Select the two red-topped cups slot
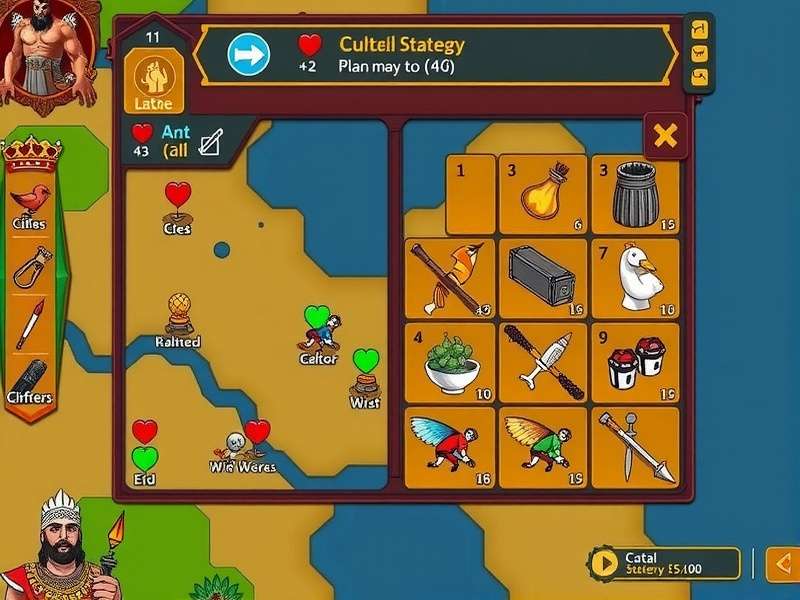800x600 pixels. pyautogui.click(x=635, y=362)
